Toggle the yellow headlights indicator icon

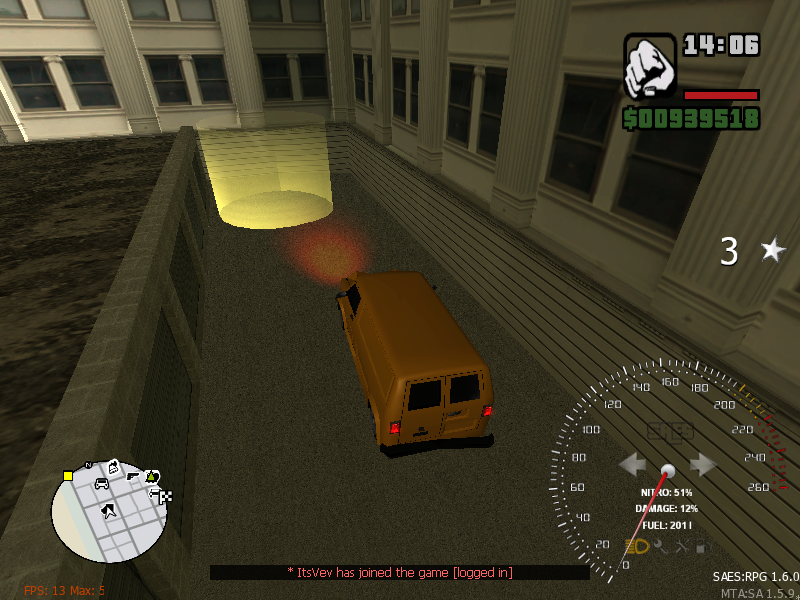pyautogui.click(x=637, y=546)
